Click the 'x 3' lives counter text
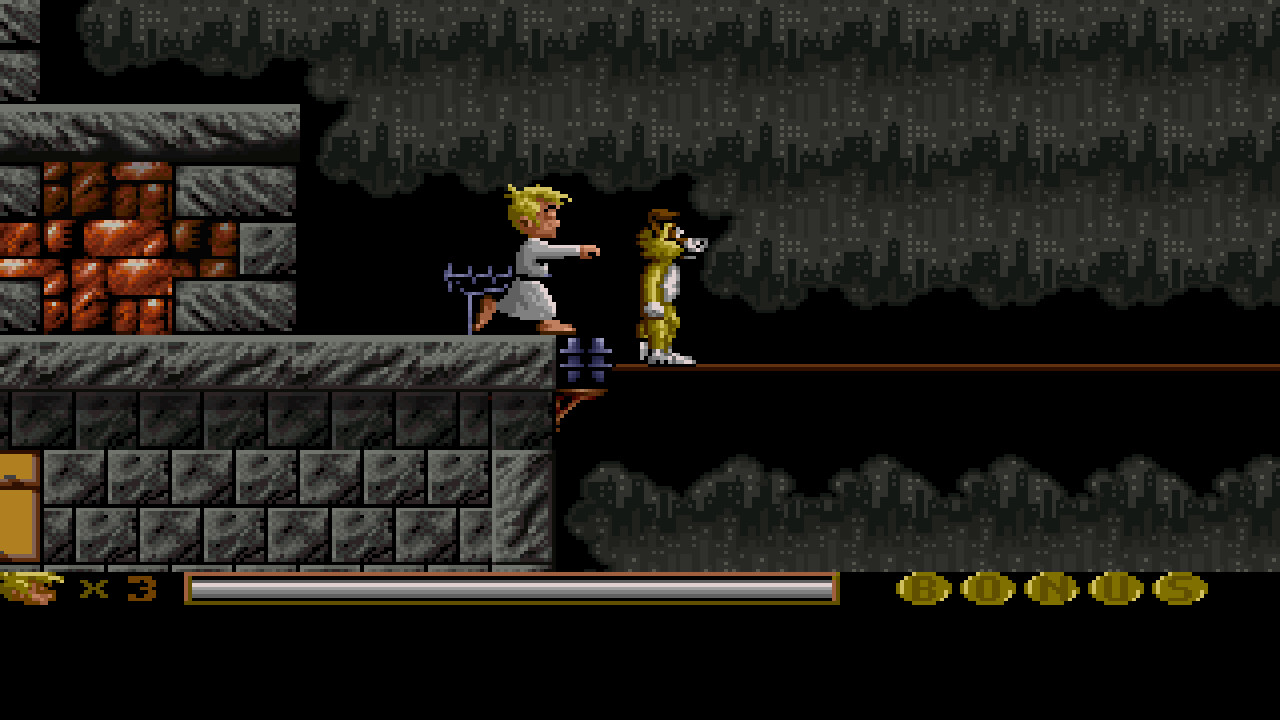Image resolution: width=1280 pixels, height=720 pixels. tap(120, 590)
